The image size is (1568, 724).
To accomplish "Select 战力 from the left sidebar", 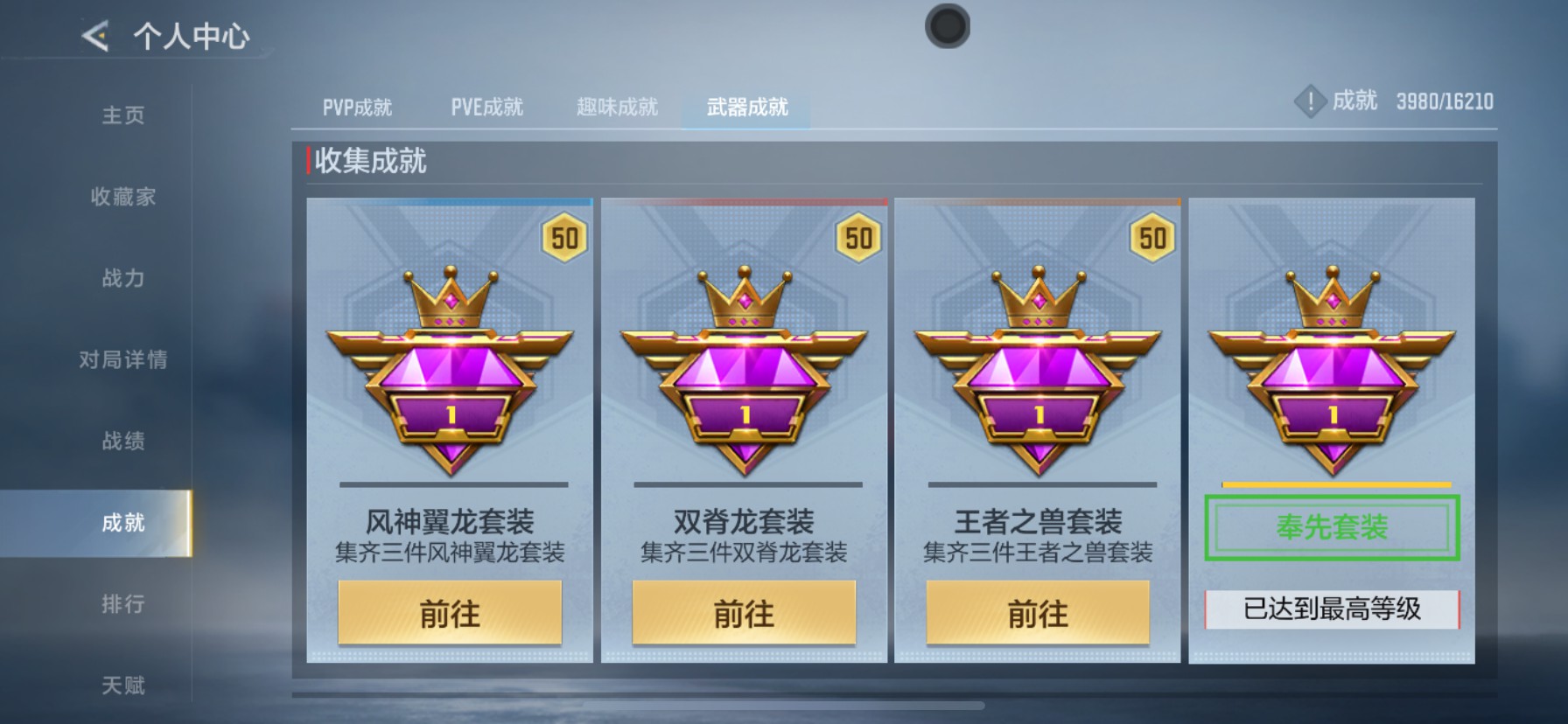I will coord(122,279).
